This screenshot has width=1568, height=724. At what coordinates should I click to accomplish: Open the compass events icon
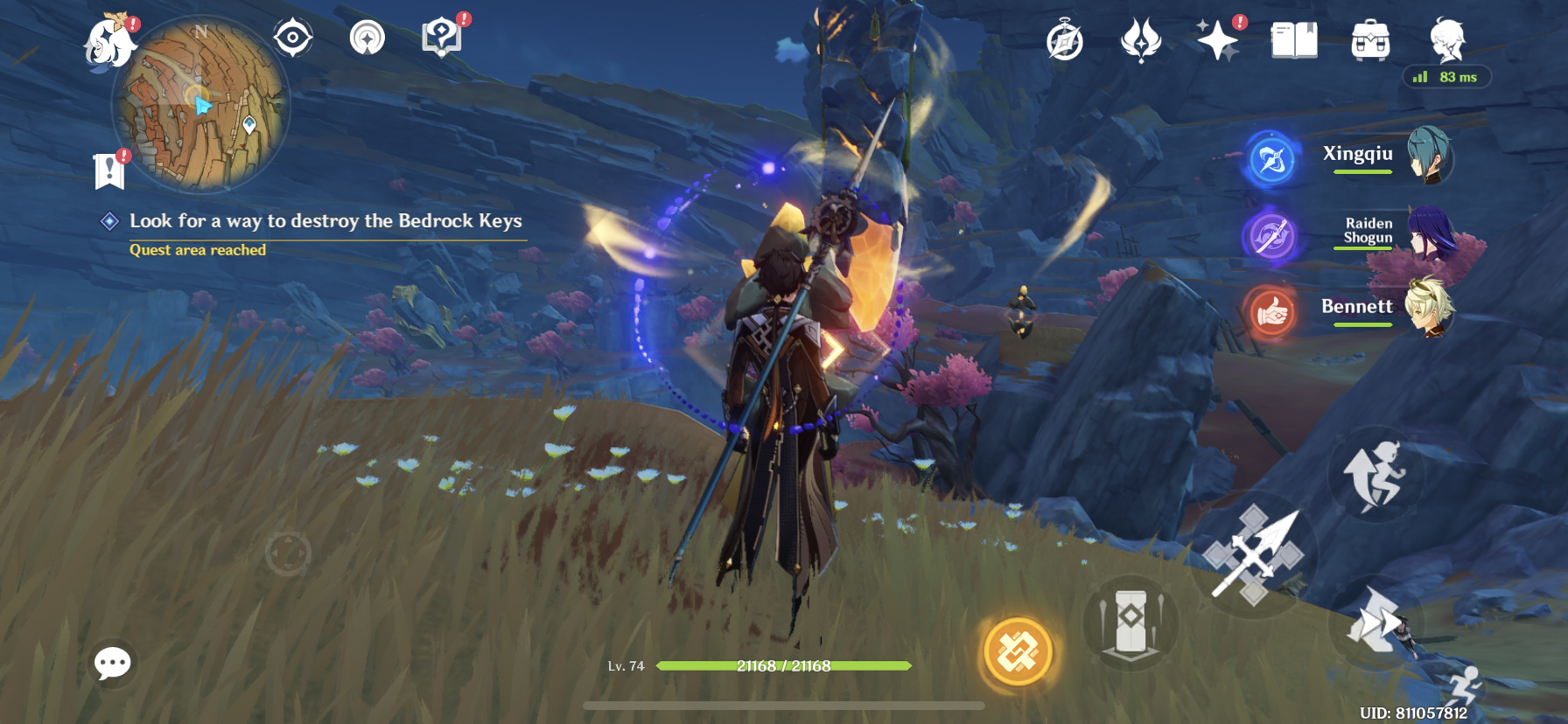[1065, 41]
